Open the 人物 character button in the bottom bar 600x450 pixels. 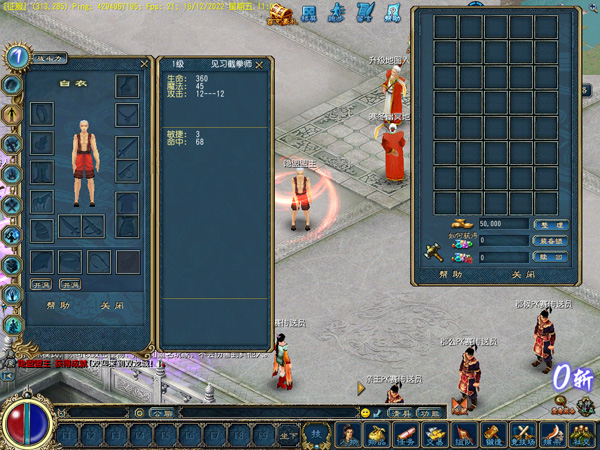(350, 435)
